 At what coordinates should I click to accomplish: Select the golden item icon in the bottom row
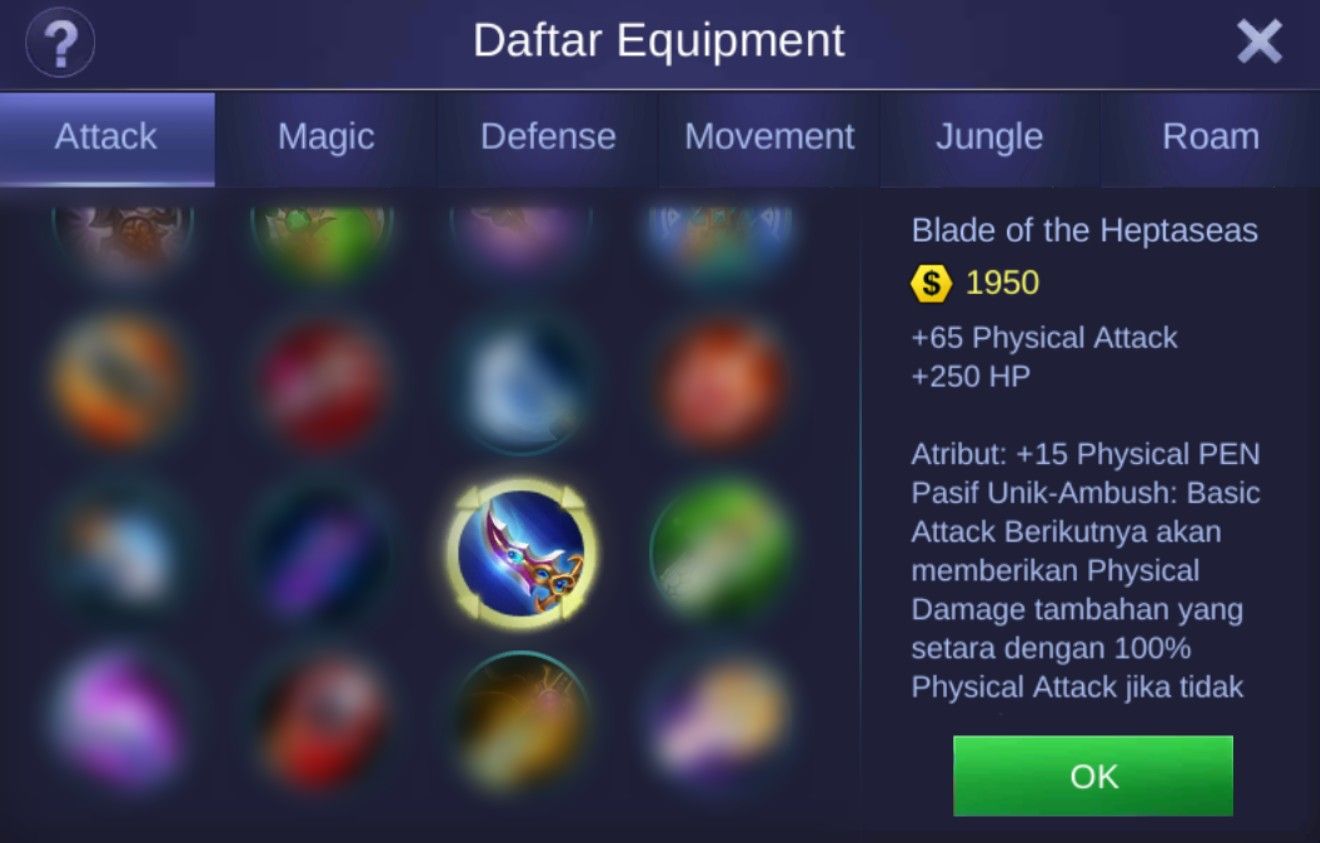tap(520, 720)
